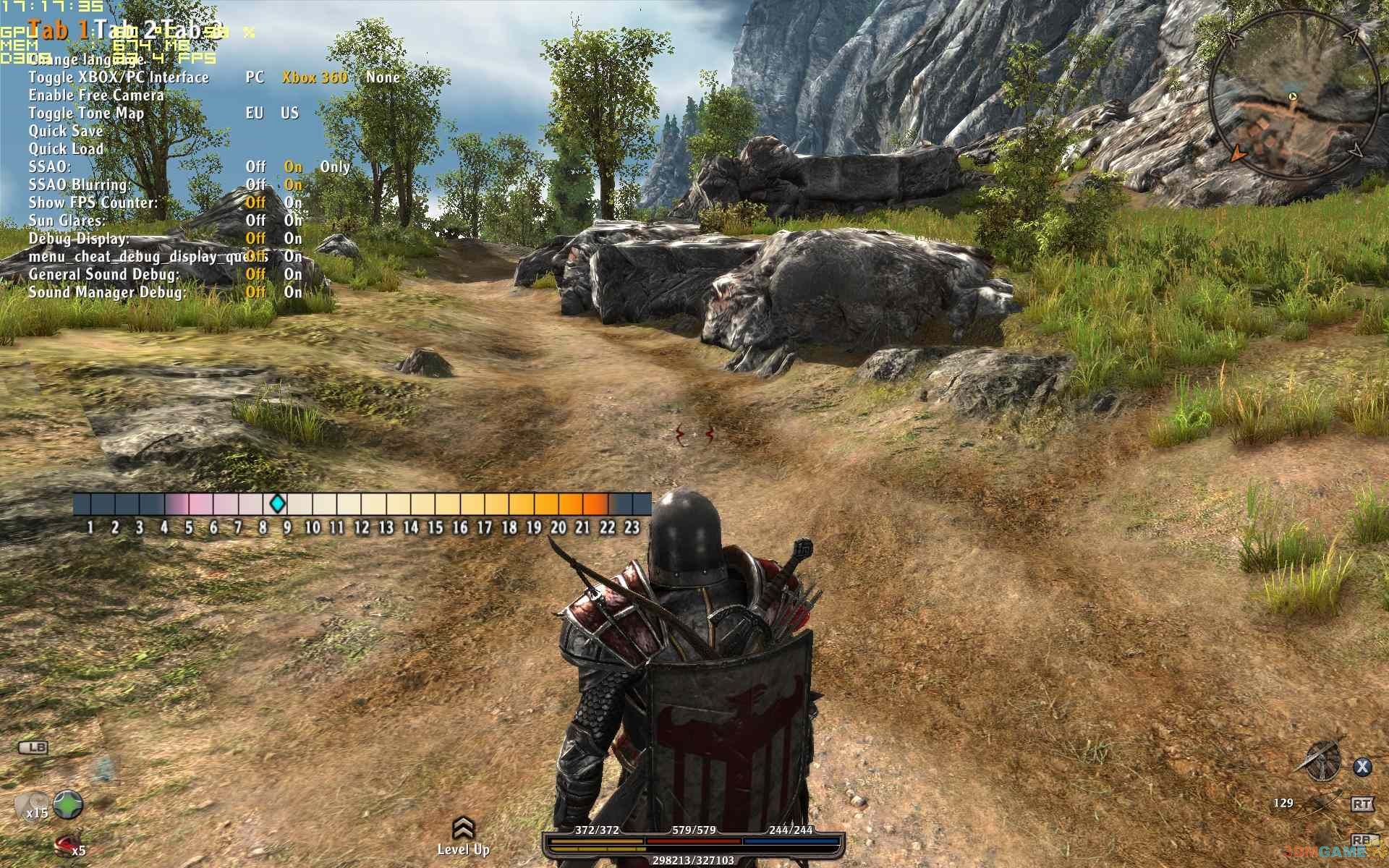Choose None for the interface type

[383, 77]
